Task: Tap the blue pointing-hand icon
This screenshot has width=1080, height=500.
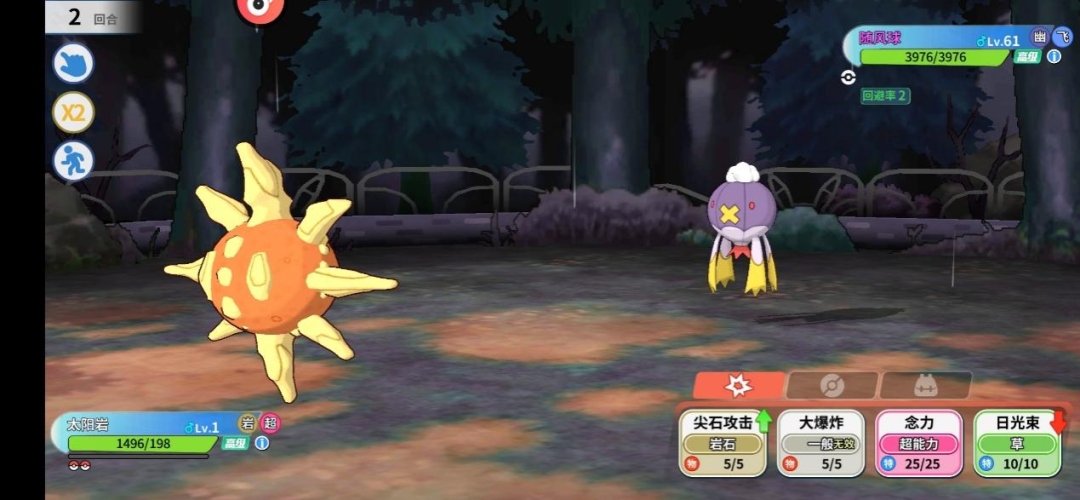Action: (x=73, y=63)
